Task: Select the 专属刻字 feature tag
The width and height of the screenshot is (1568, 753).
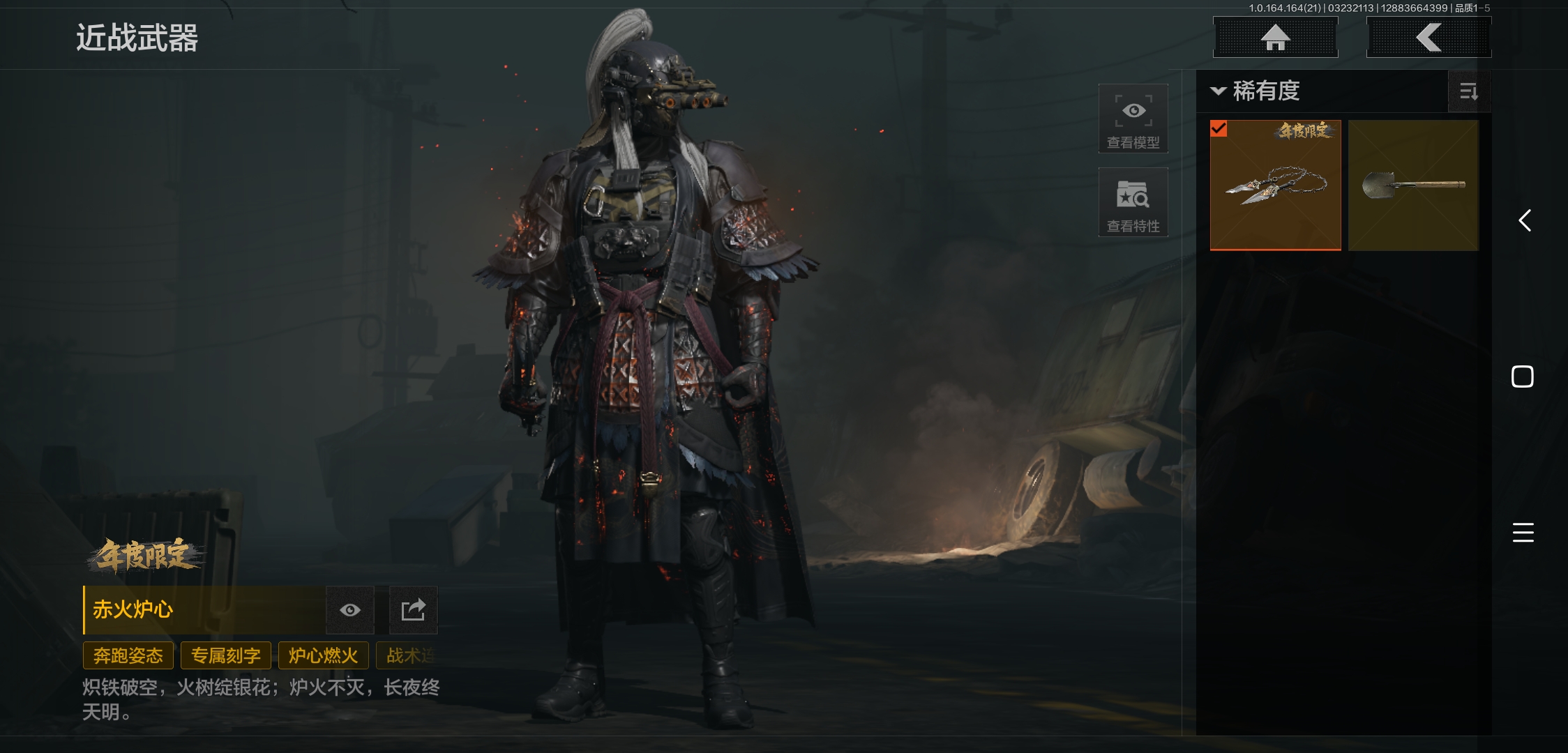Action: (x=226, y=655)
